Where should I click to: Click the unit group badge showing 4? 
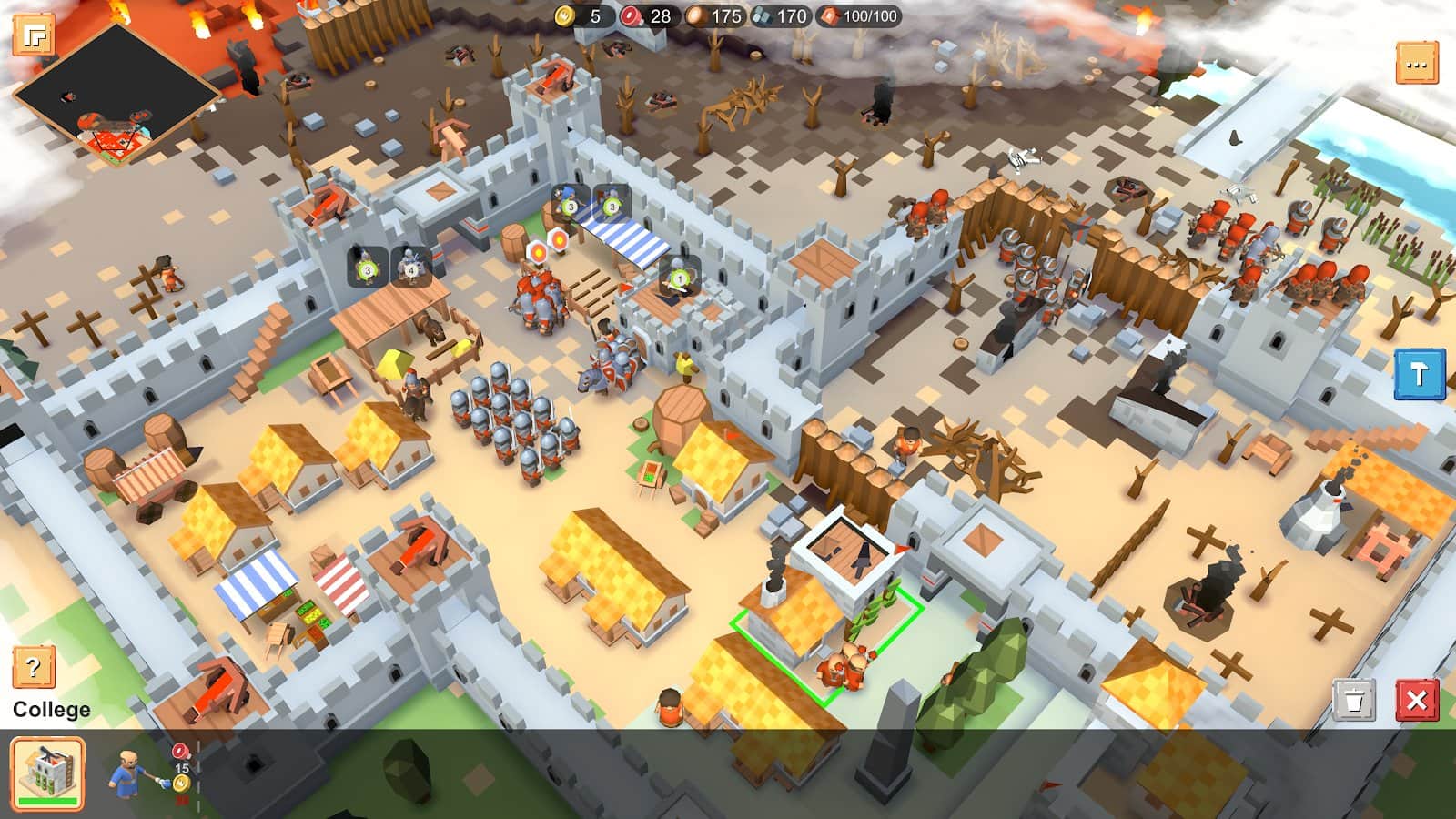click(x=409, y=269)
